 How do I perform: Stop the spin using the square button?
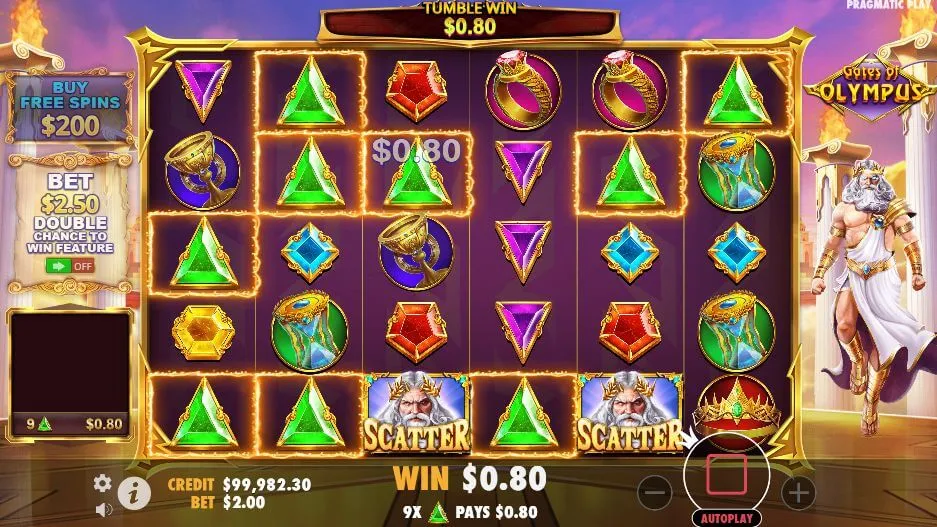point(727,474)
